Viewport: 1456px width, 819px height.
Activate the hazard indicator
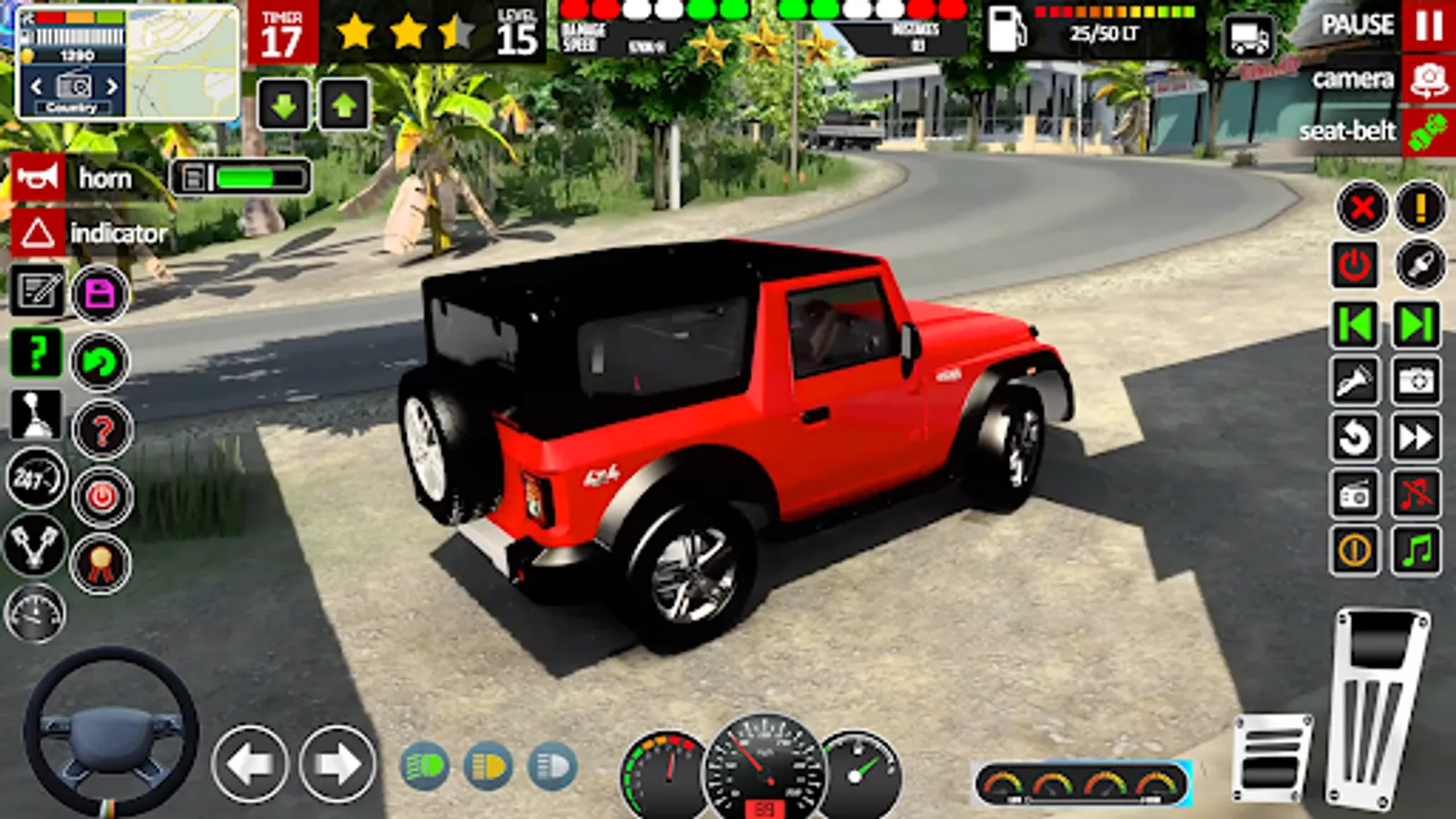pos(36,235)
